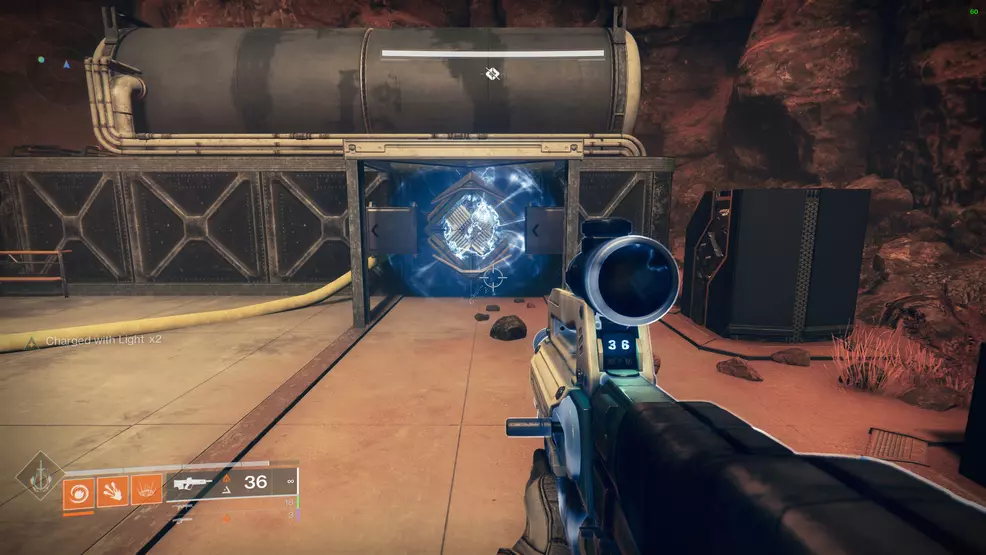Viewport: 986px width, 555px height.
Task: Select the equipped rifle weapon icon
Action: coord(193,483)
